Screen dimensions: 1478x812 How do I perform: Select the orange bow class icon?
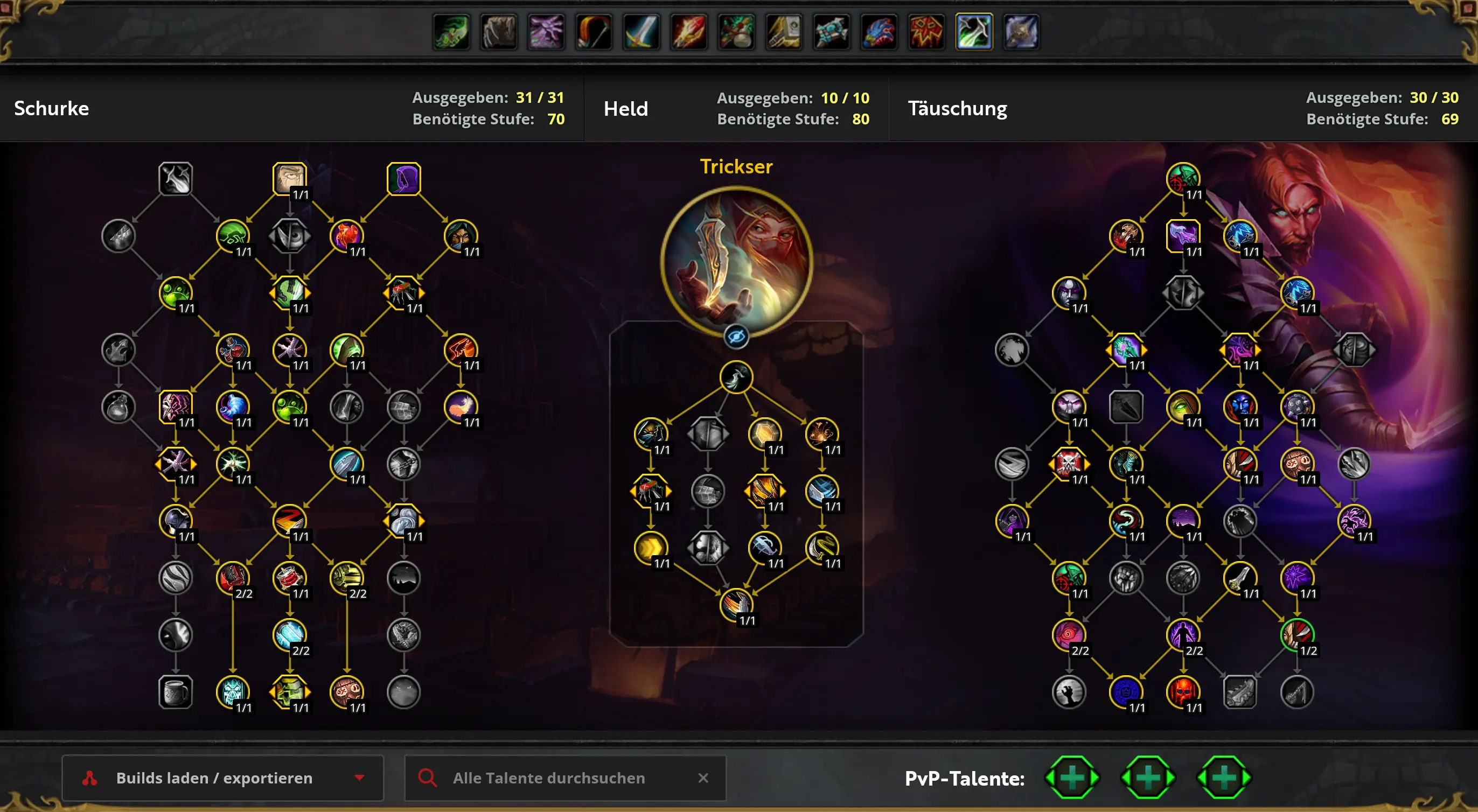click(593, 32)
